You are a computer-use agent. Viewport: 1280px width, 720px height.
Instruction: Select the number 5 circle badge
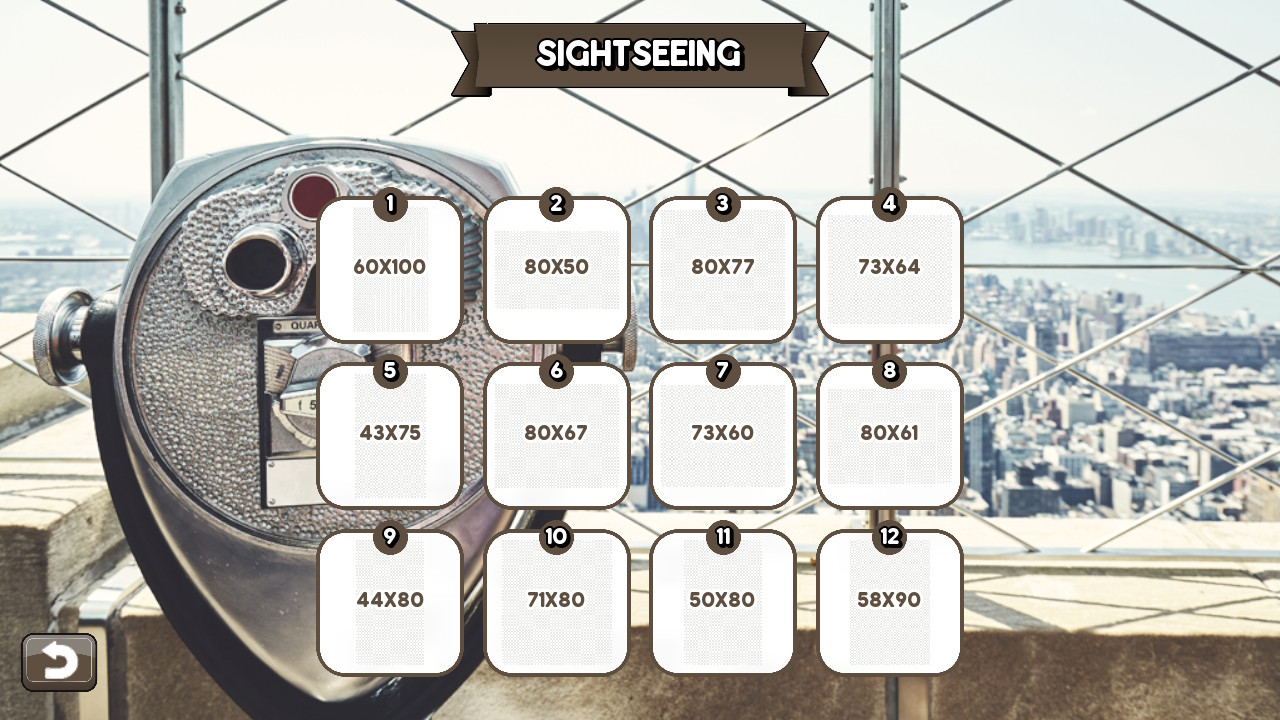coord(389,371)
